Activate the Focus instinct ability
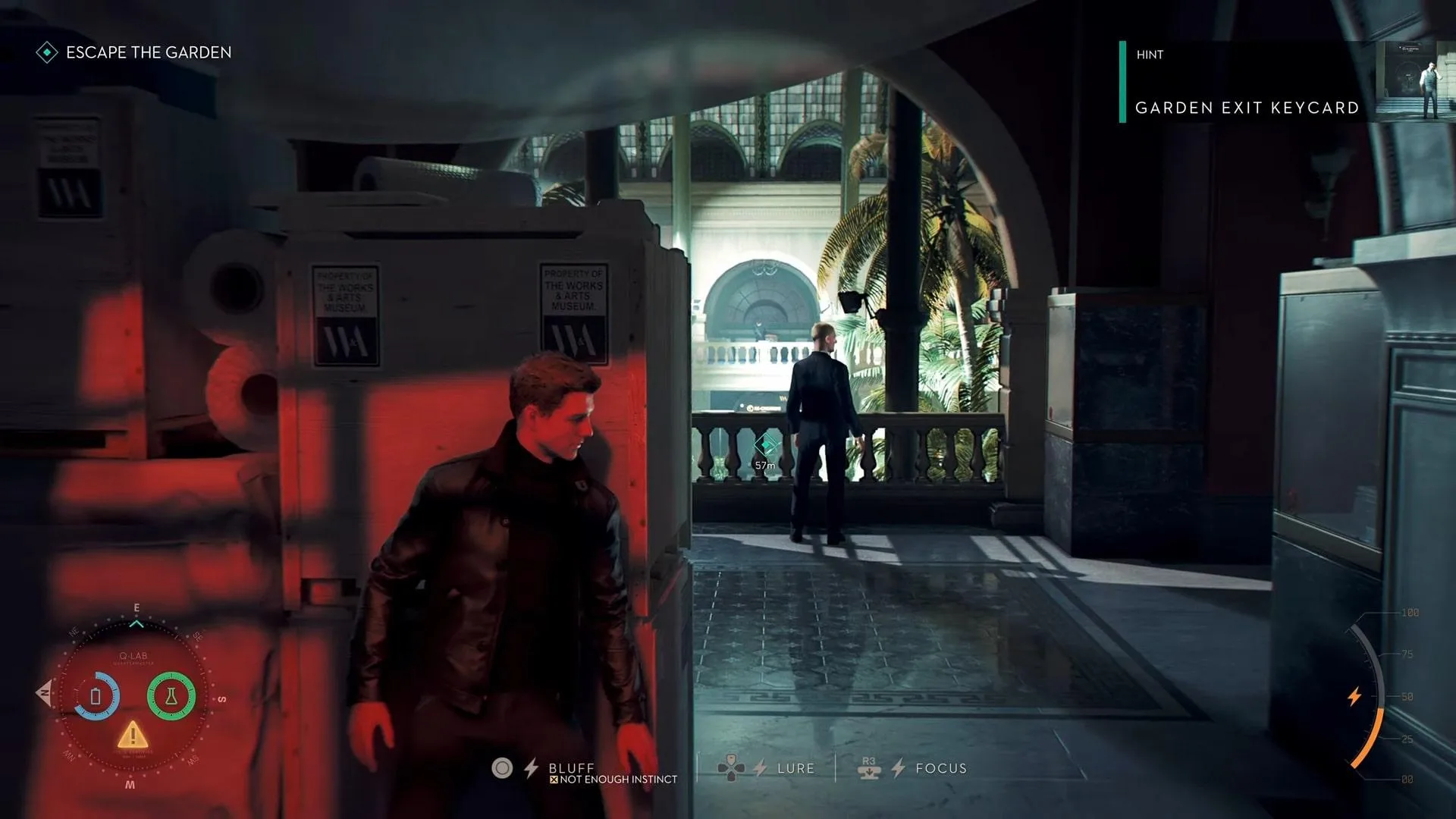This screenshot has height=819, width=1456. click(x=940, y=768)
